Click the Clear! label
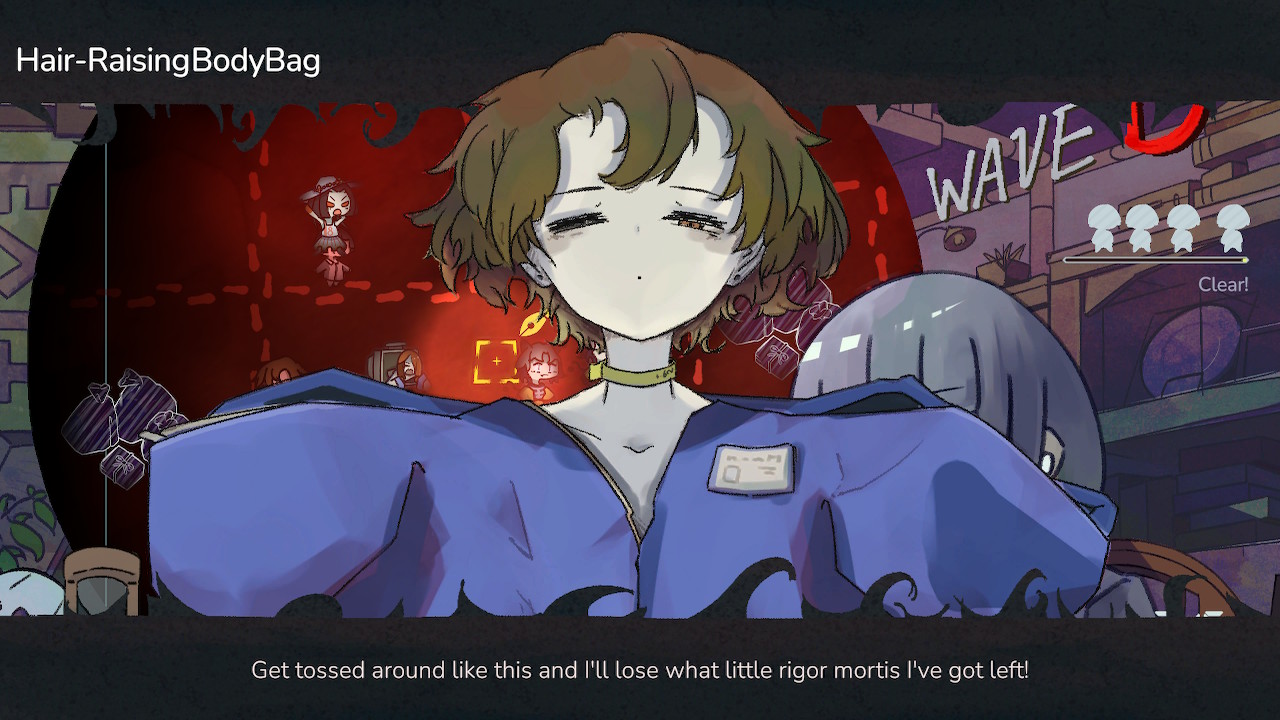This screenshot has width=1280, height=720. [1225, 284]
